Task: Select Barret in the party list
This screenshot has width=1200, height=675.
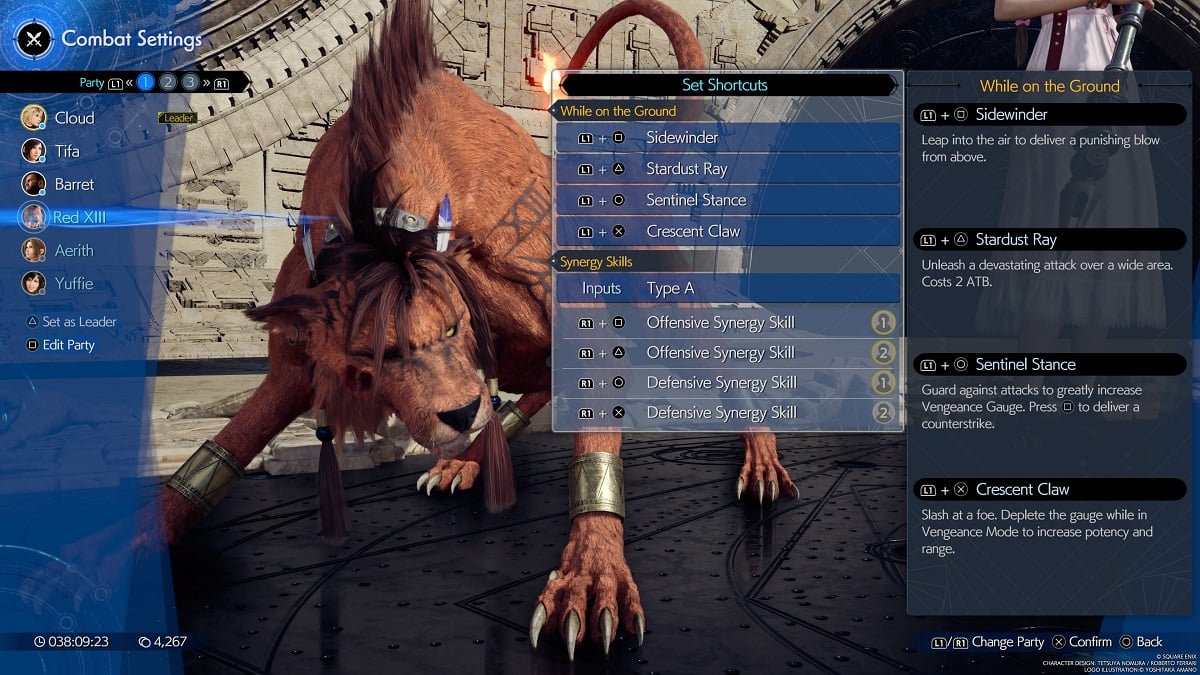Action: coord(74,184)
